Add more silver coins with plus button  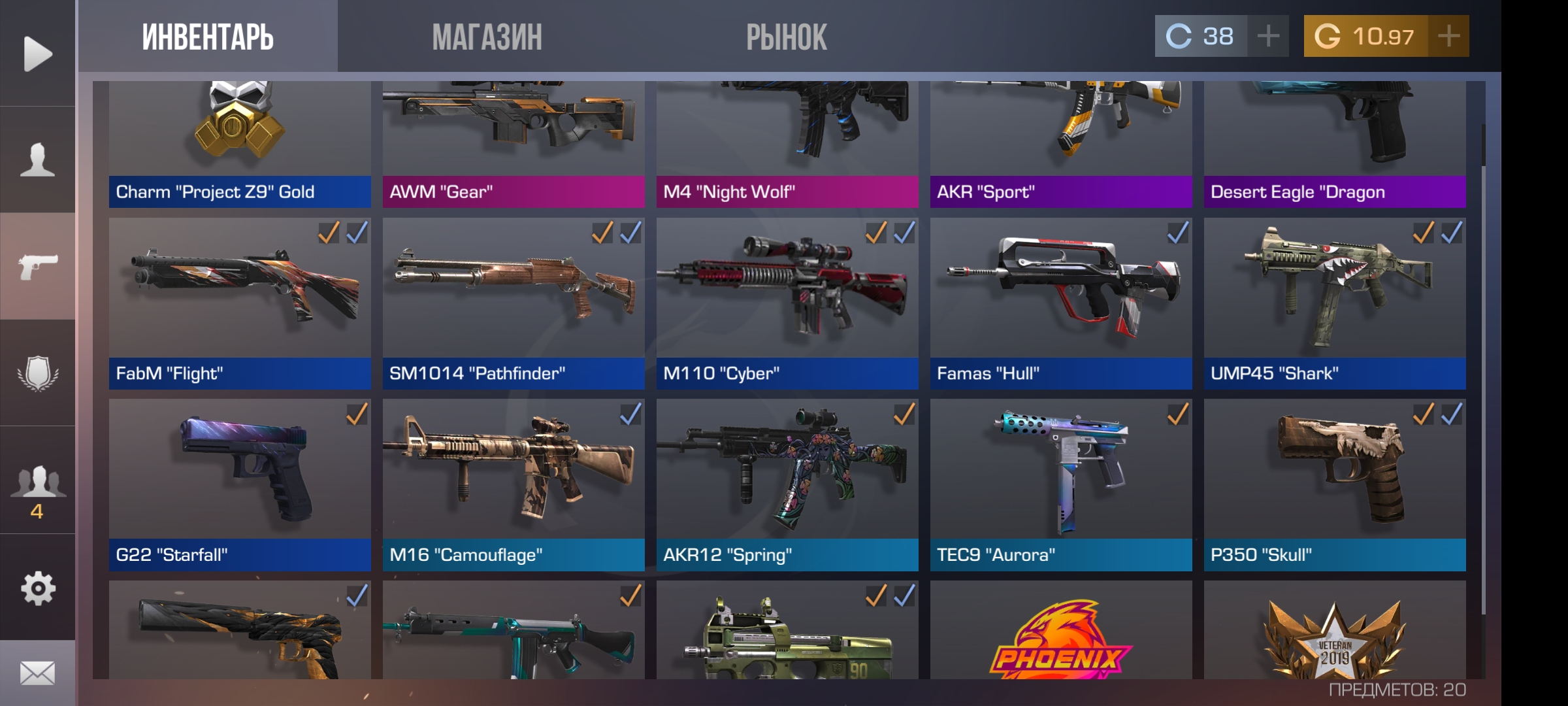(x=1268, y=36)
